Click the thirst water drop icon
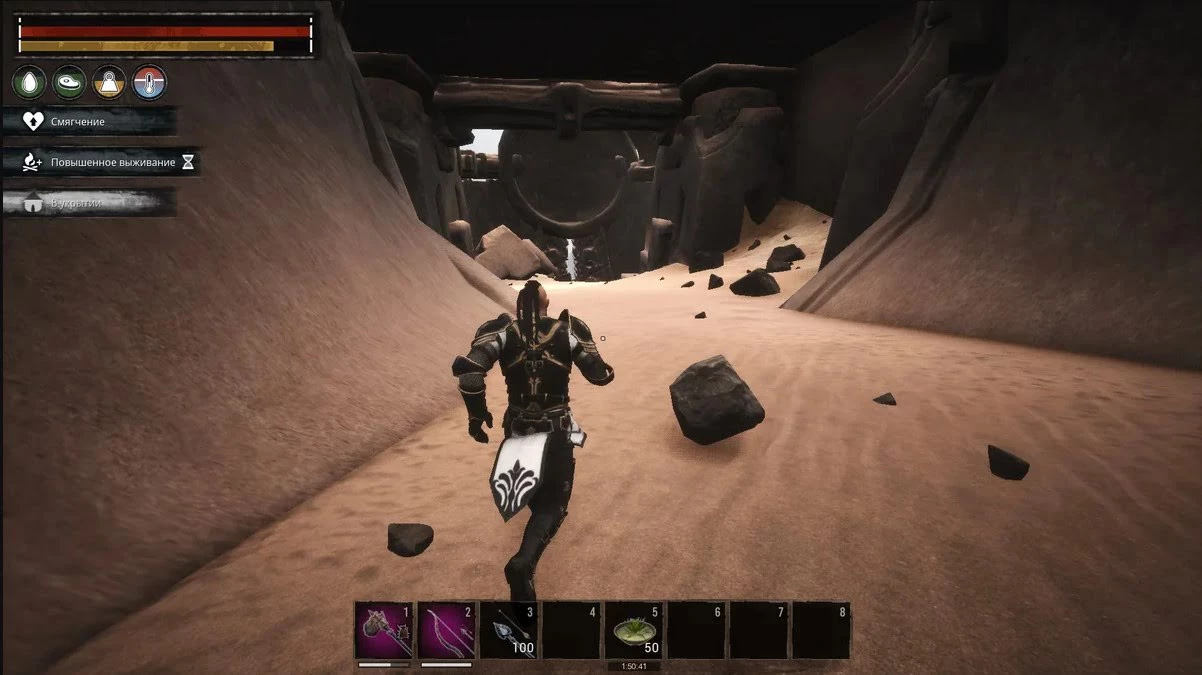The image size is (1202, 675). coord(29,82)
